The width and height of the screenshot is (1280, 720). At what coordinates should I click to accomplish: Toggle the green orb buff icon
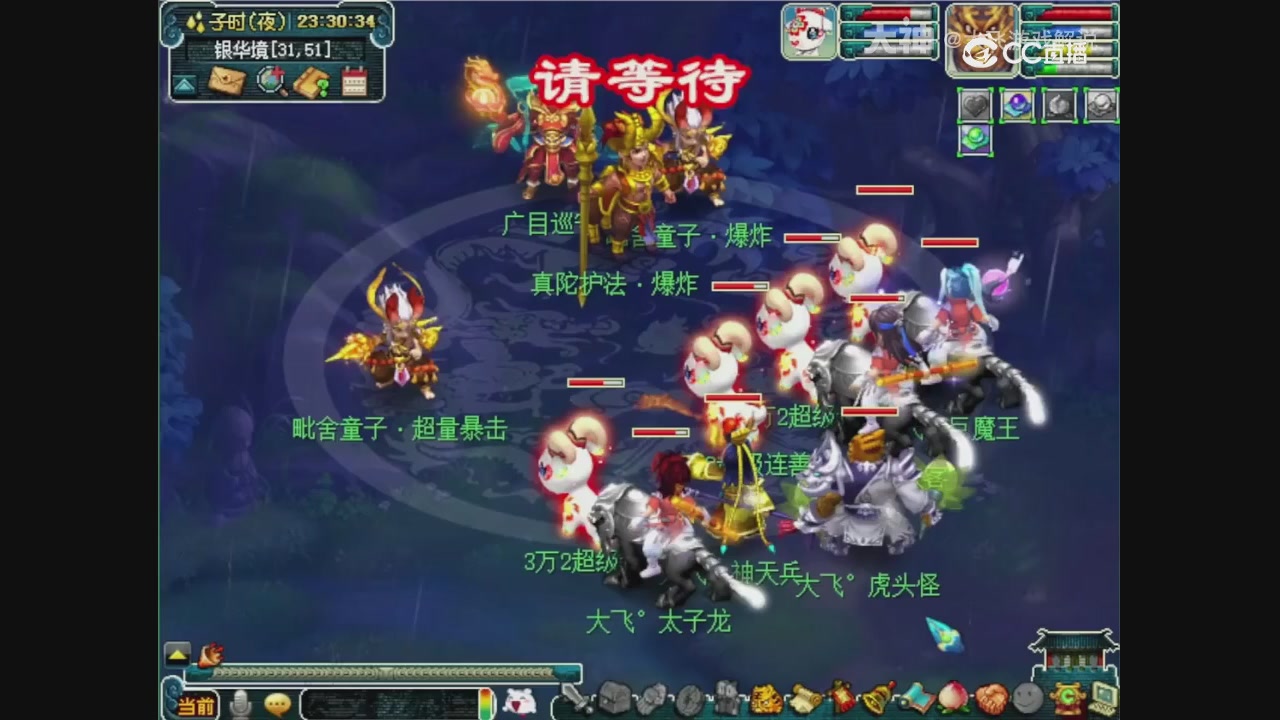coord(975,140)
